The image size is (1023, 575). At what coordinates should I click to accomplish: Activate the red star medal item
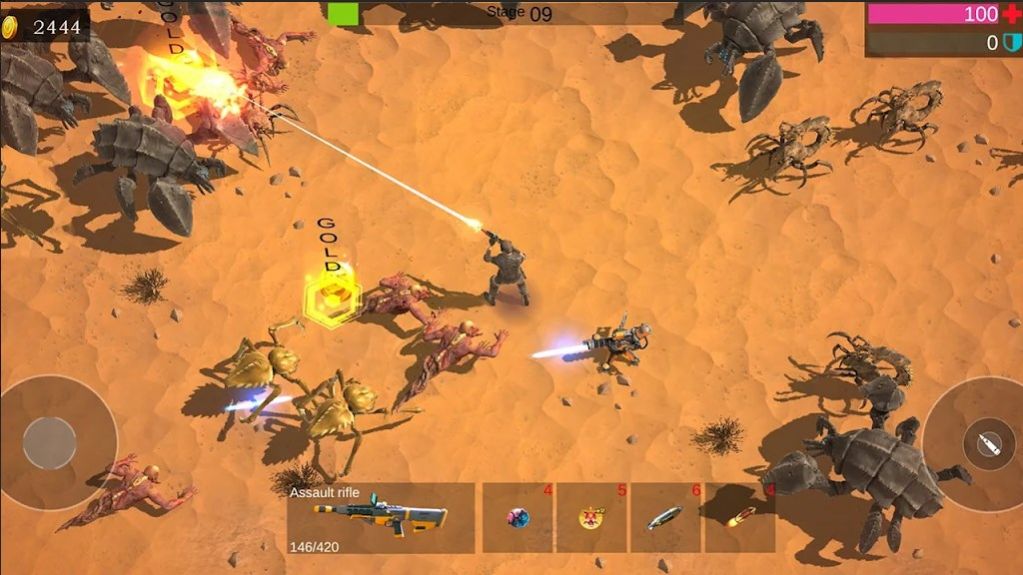tap(591, 517)
